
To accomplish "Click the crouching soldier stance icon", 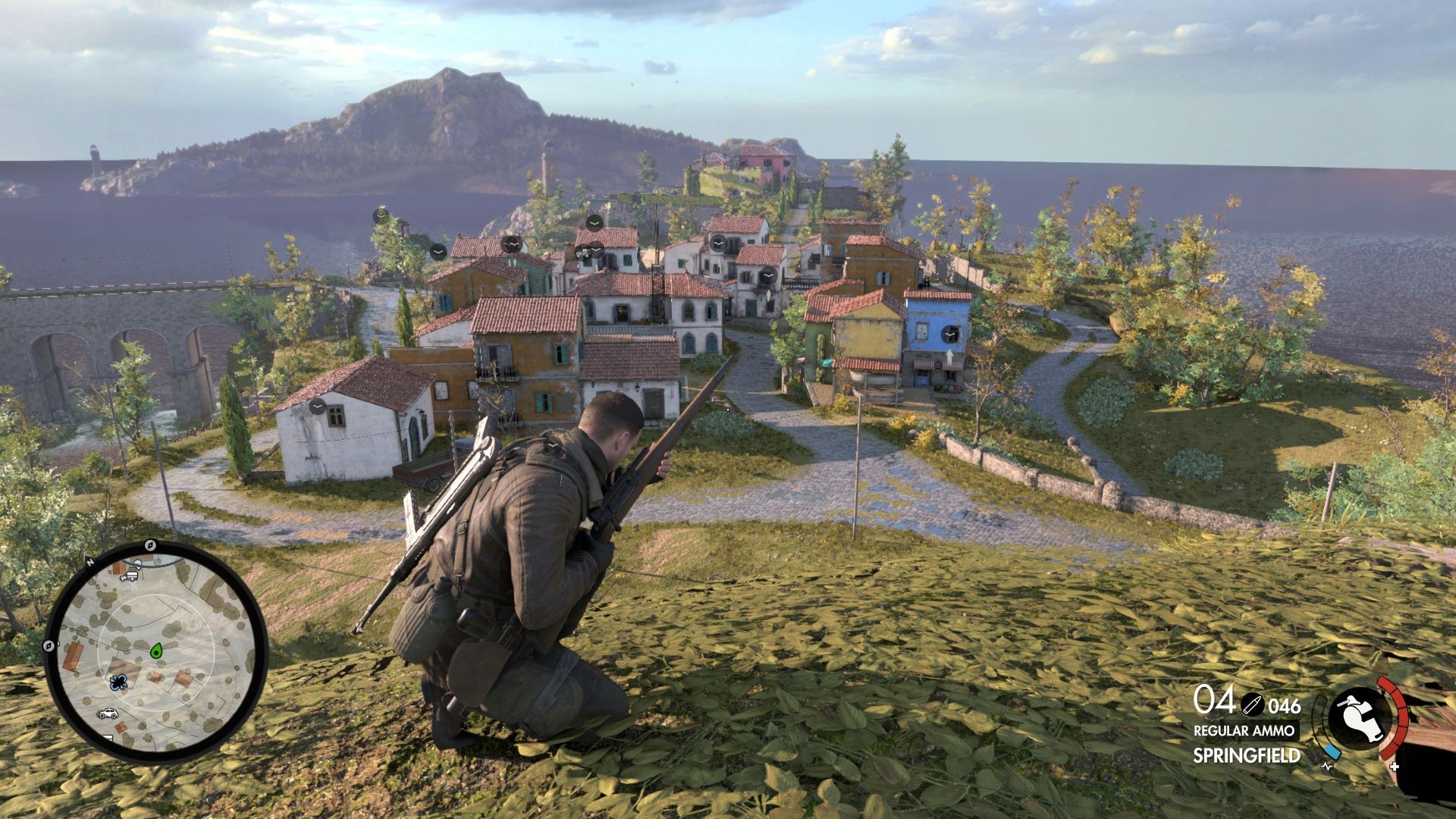I will (1360, 717).
